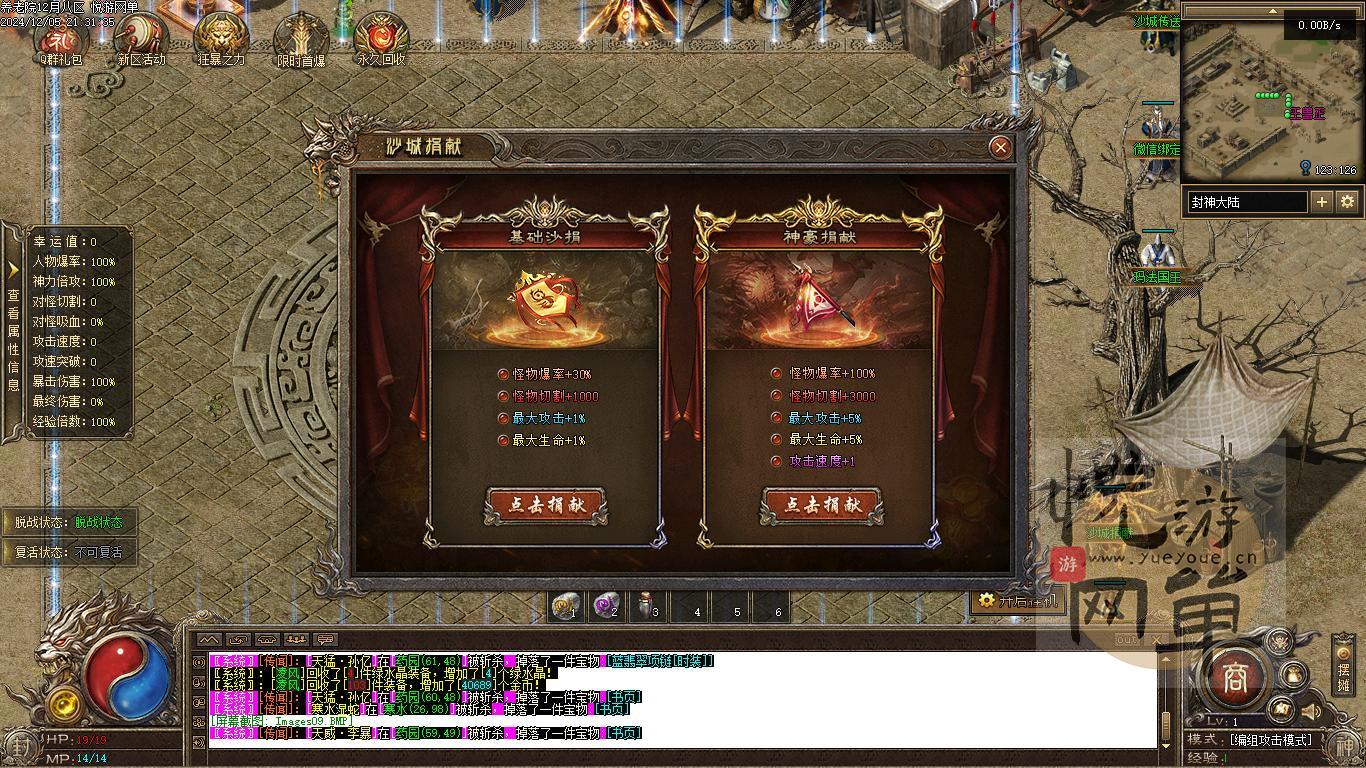The width and height of the screenshot is (1366, 768).
Task: Click the donate button under 基础沙捐
Action: pos(546,505)
